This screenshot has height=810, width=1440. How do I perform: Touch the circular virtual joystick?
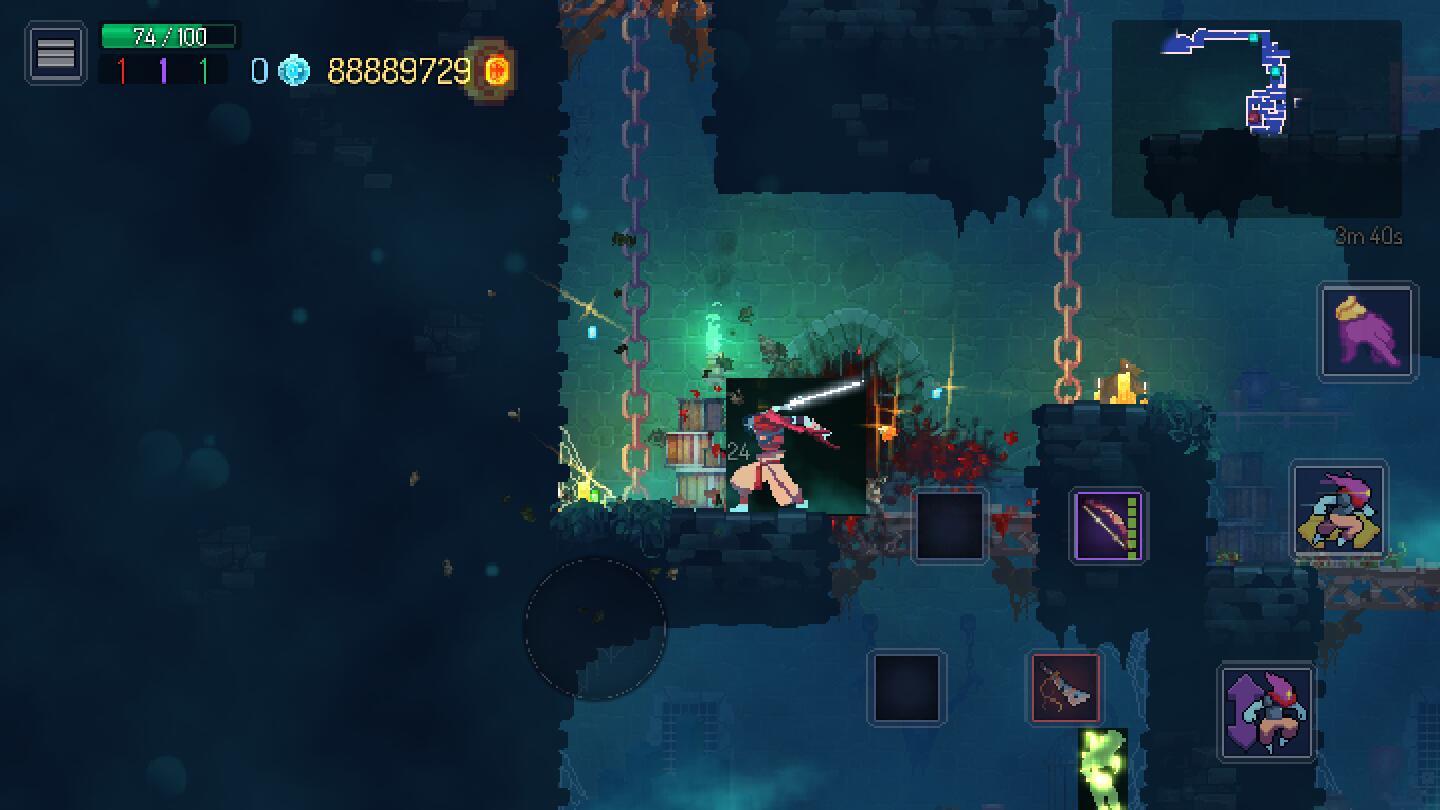point(595,628)
